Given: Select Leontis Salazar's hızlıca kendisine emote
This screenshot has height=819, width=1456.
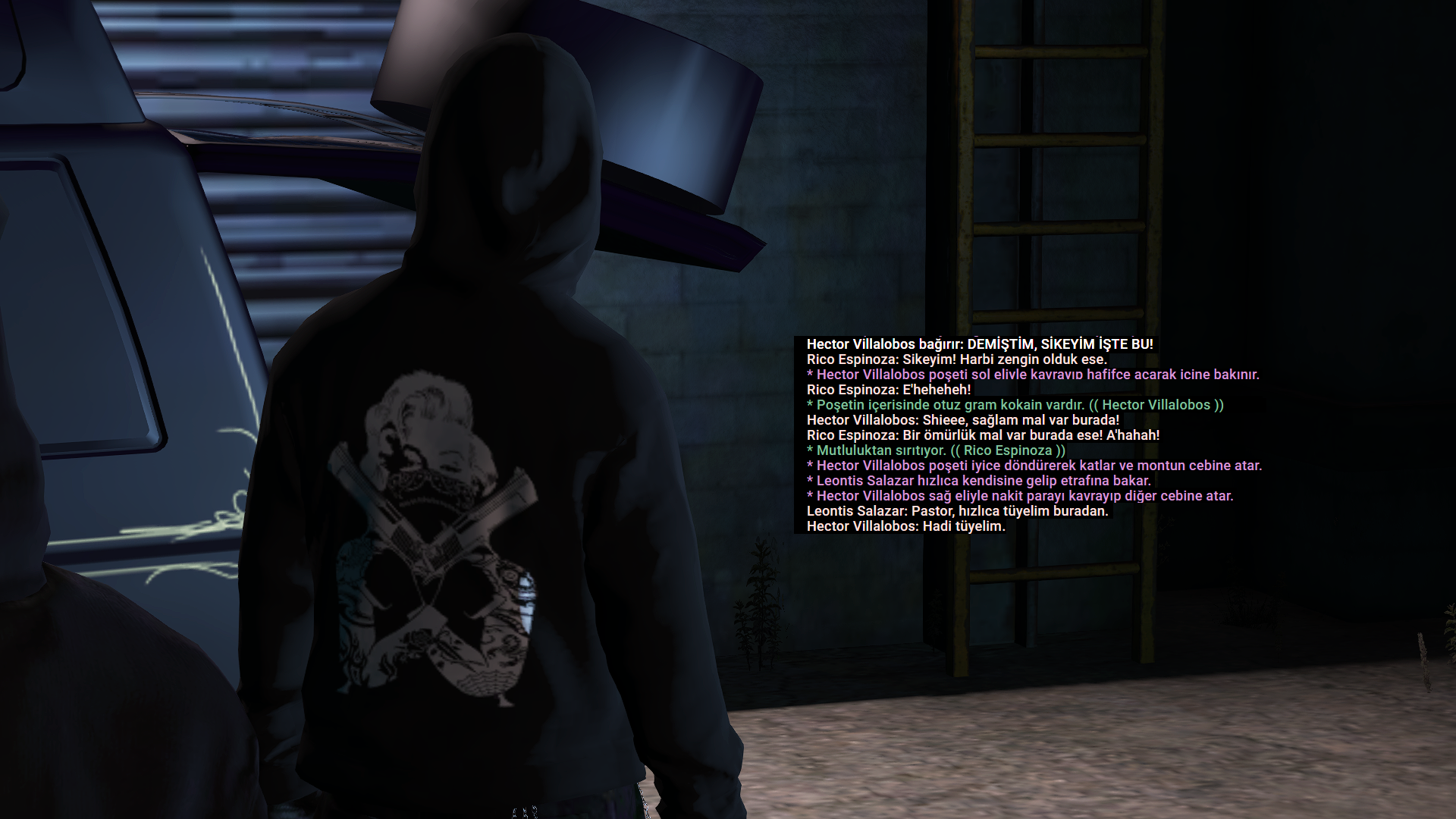Looking at the screenshot, I should pyautogui.click(x=978, y=480).
